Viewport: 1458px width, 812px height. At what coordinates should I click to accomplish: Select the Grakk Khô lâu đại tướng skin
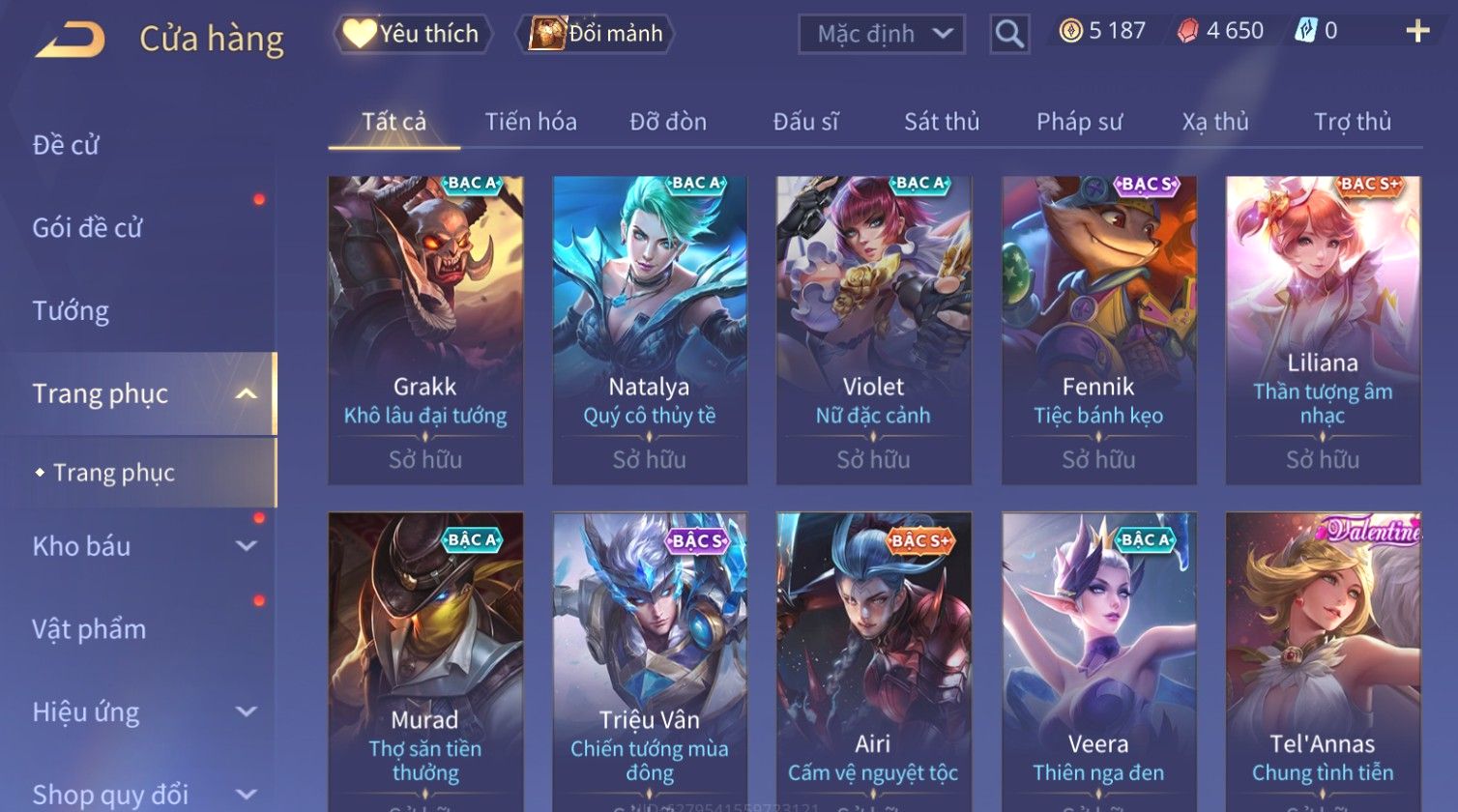pos(425,329)
